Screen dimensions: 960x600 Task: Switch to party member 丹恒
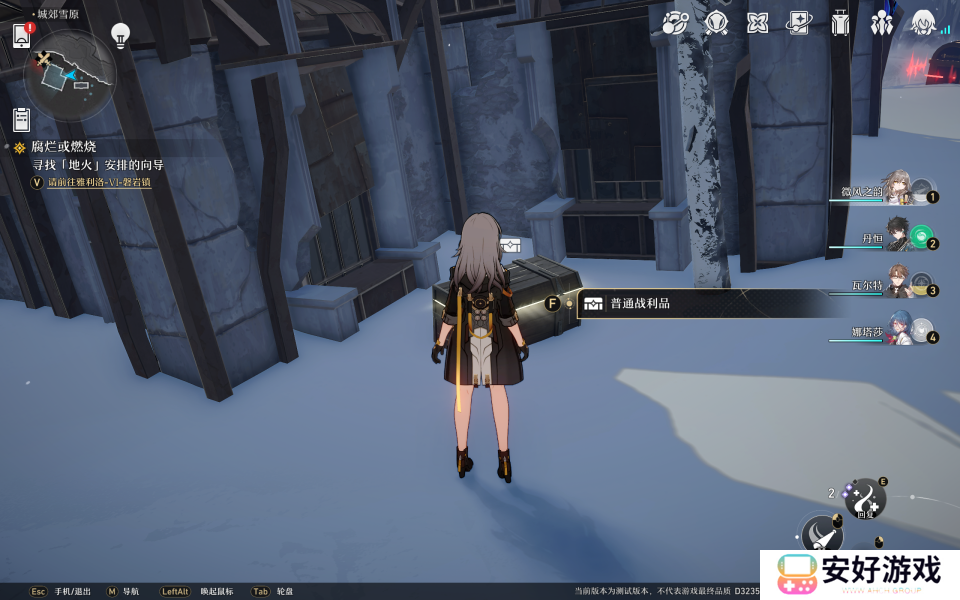[900, 237]
